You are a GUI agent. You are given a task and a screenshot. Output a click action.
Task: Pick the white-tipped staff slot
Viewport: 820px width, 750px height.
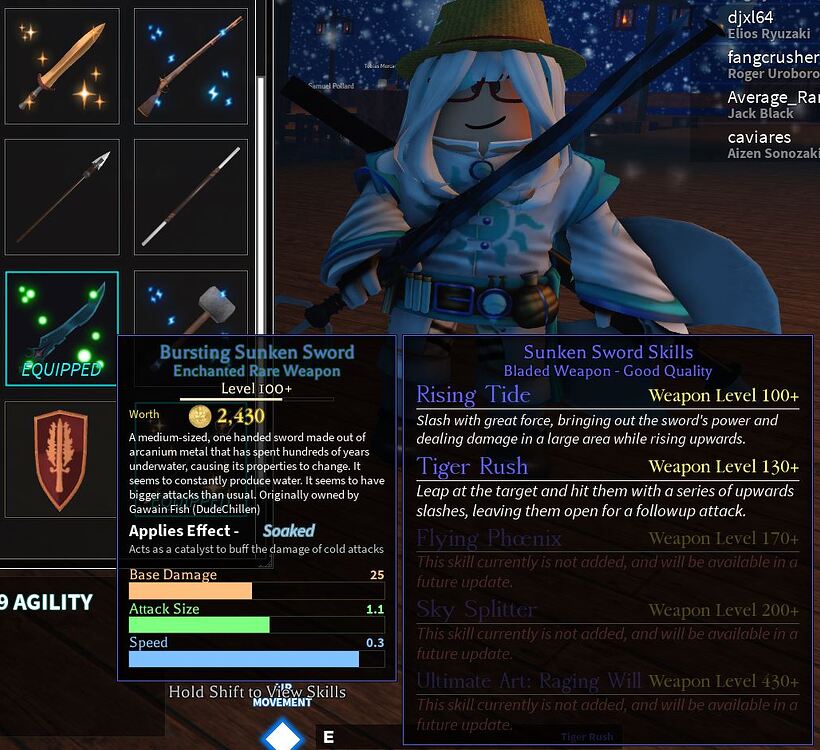(191, 197)
